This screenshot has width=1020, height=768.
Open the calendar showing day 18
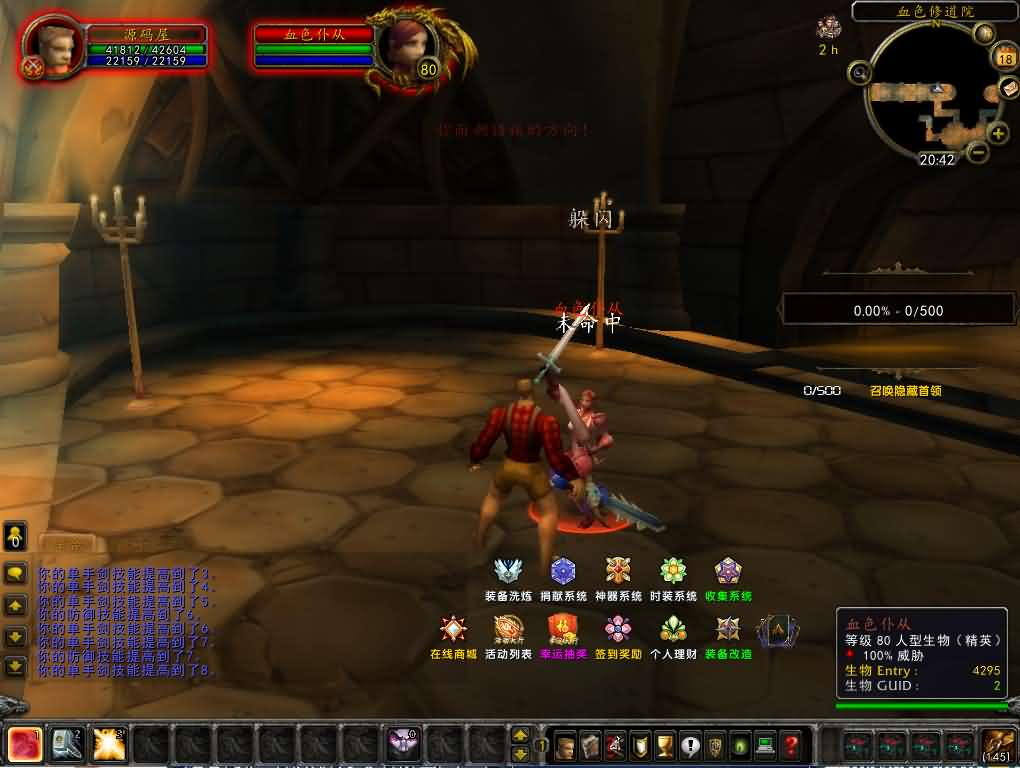[x=1006, y=59]
